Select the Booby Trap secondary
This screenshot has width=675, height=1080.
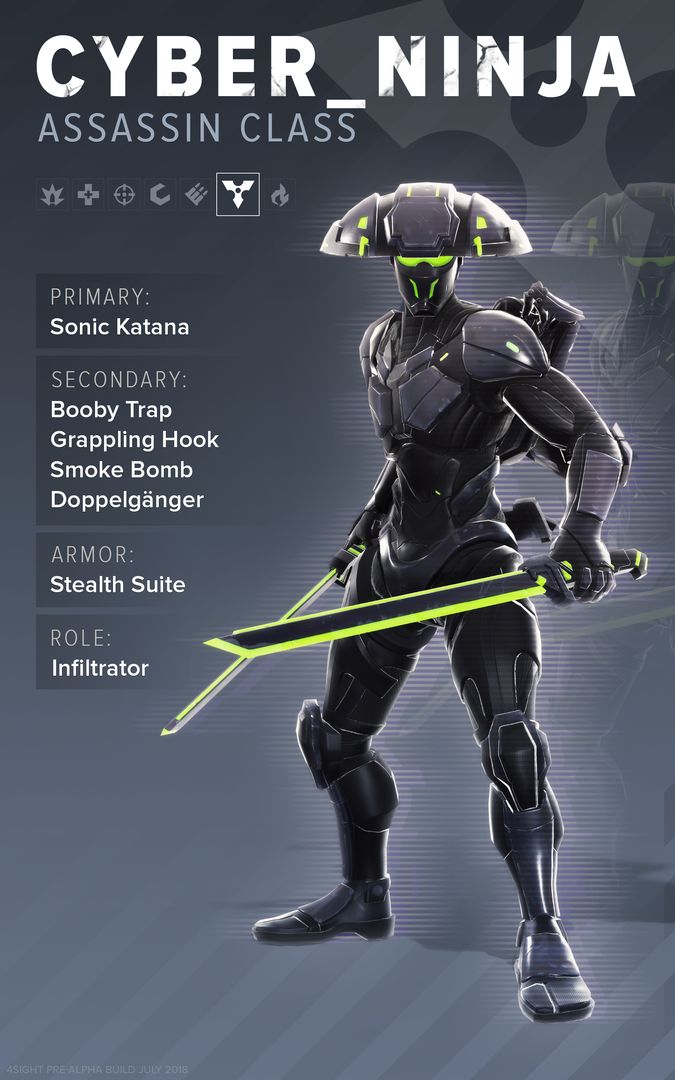click(x=111, y=410)
